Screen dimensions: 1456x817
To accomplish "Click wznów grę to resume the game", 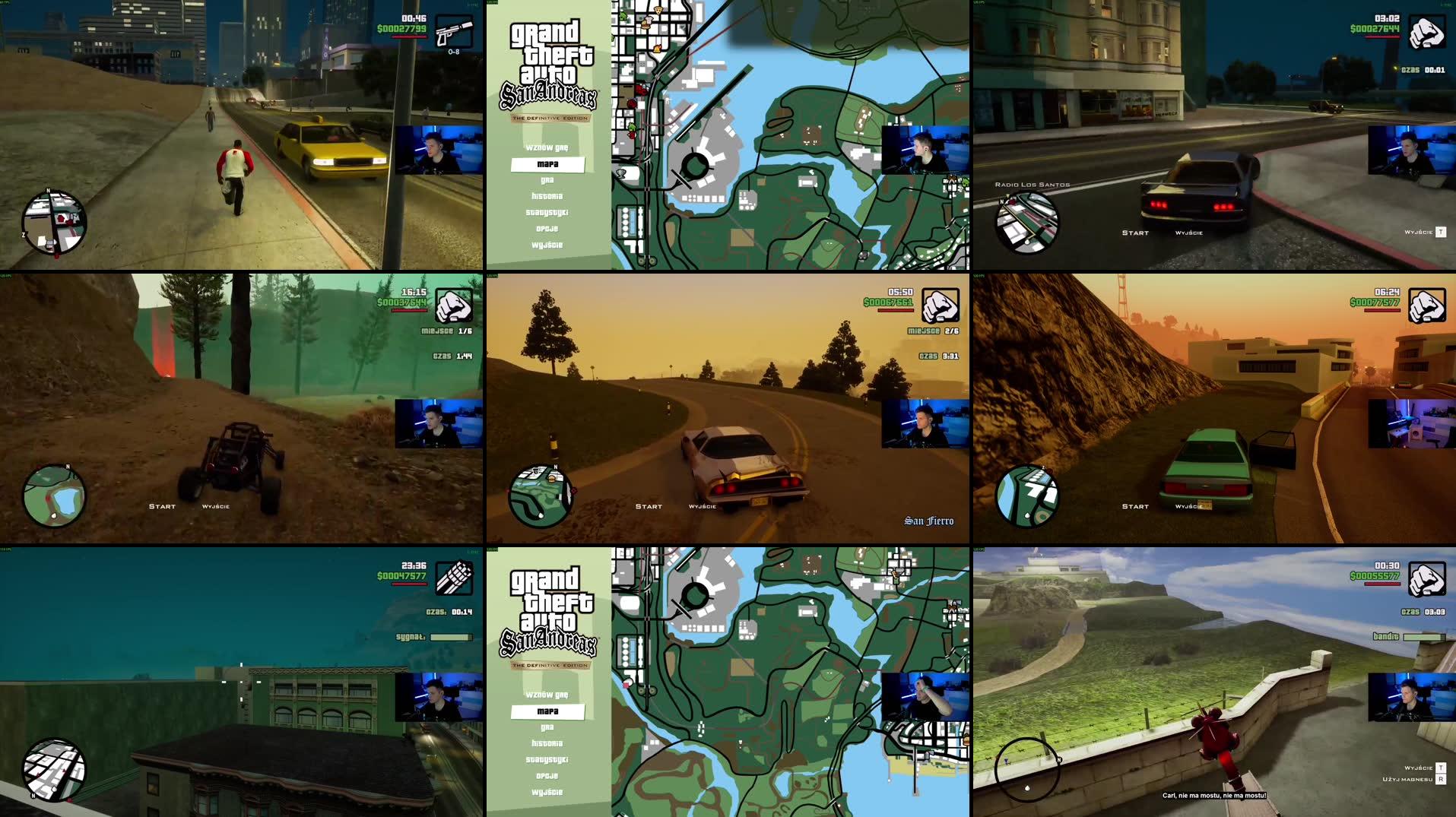I will tap(548, 148).
